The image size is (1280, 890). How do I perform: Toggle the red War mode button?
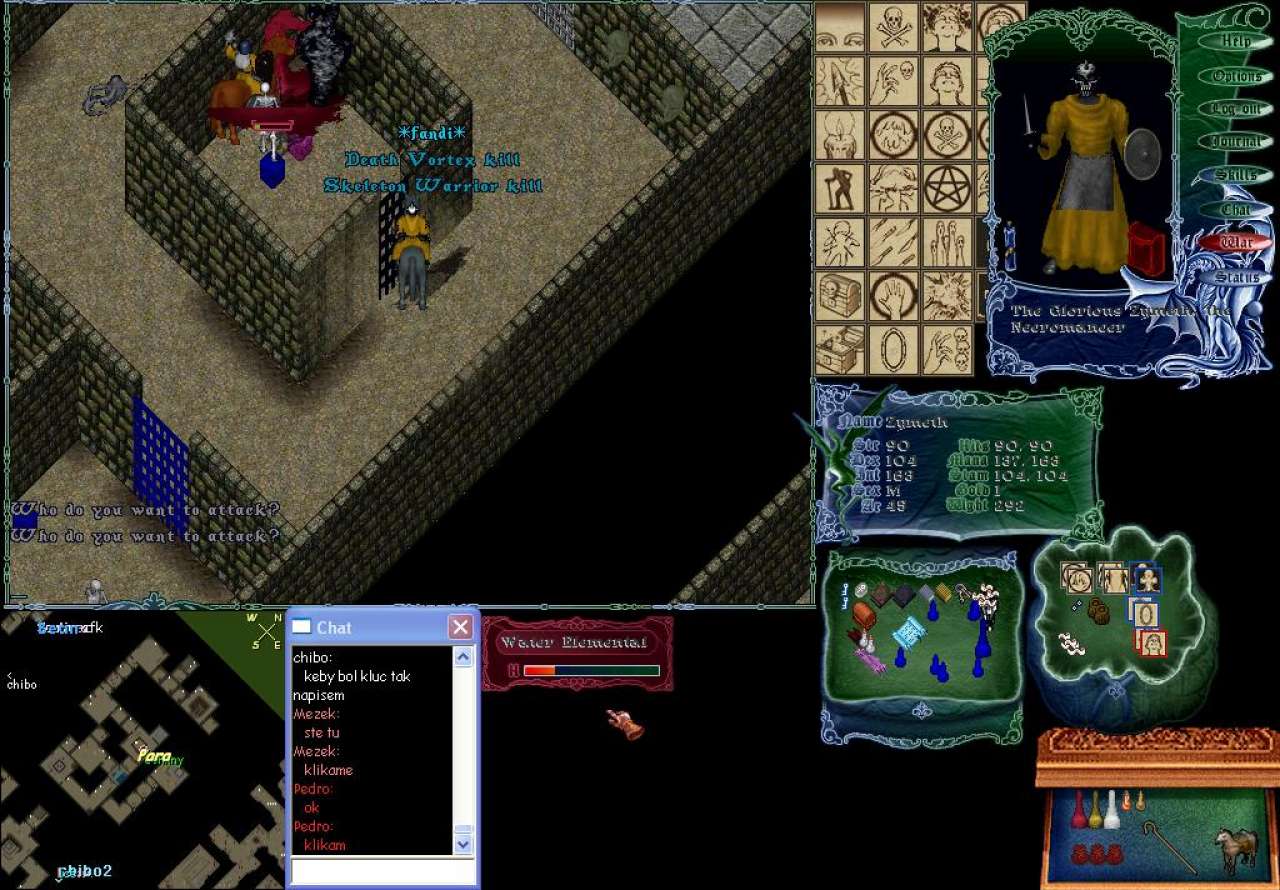[1236, 243]
